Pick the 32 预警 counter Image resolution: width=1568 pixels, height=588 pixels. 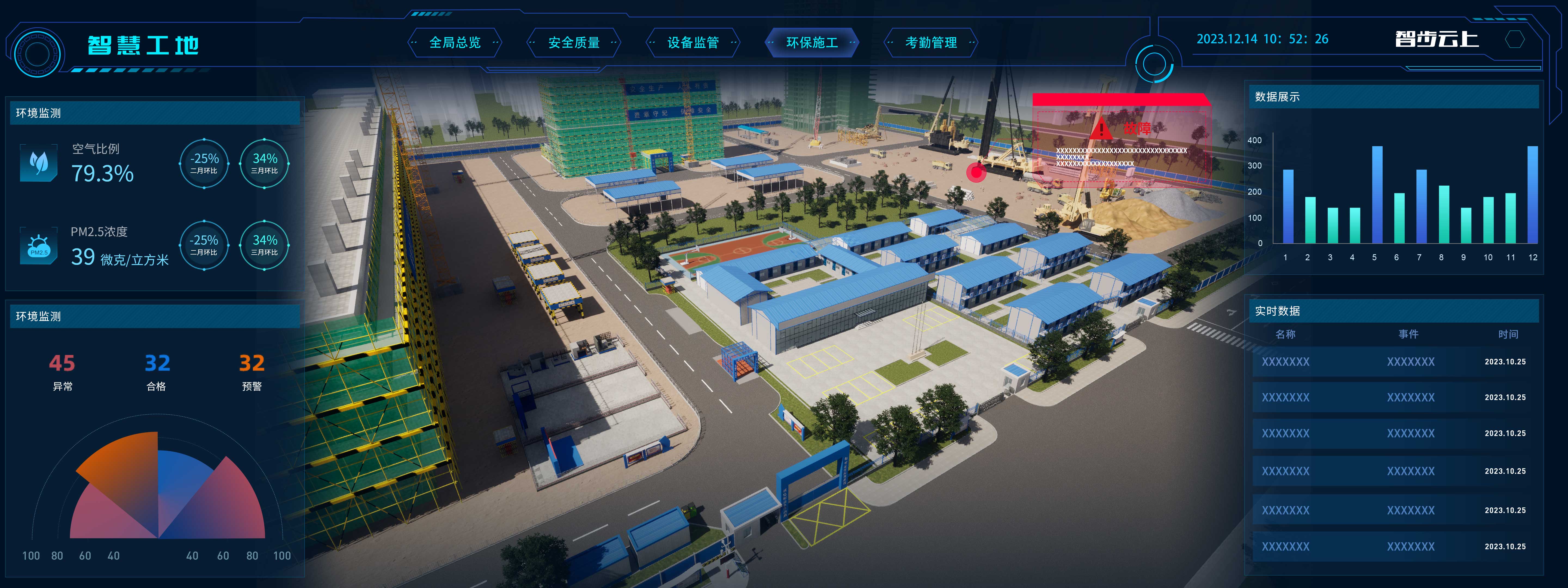coord(251,371)
